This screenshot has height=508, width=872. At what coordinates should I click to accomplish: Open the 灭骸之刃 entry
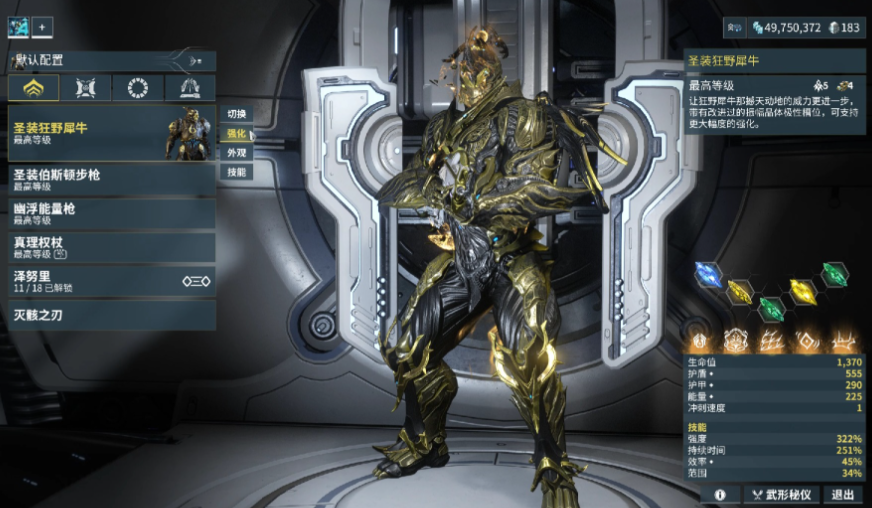point(110,314)
